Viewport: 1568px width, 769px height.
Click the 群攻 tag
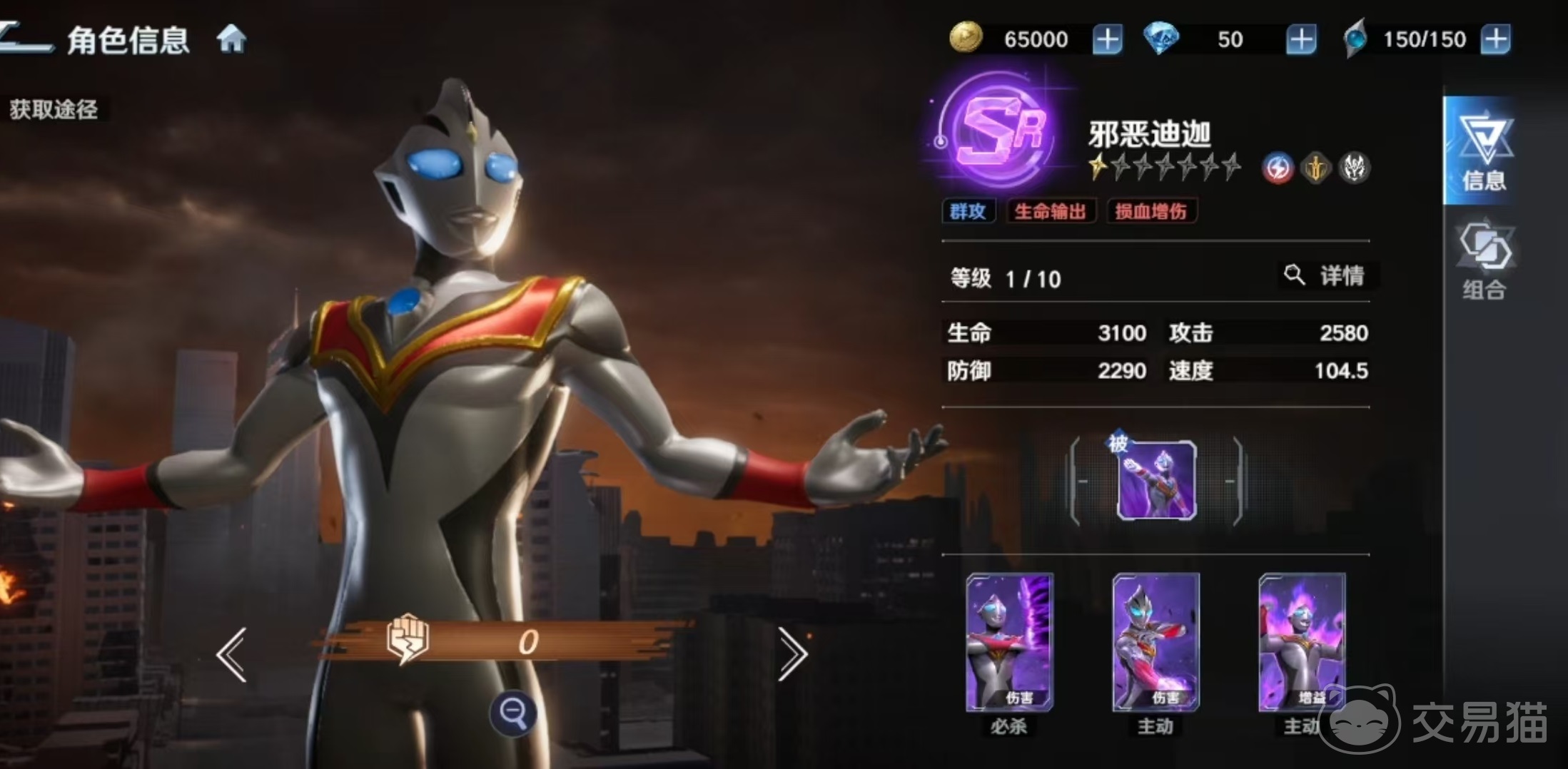click(x=968, y=211)
